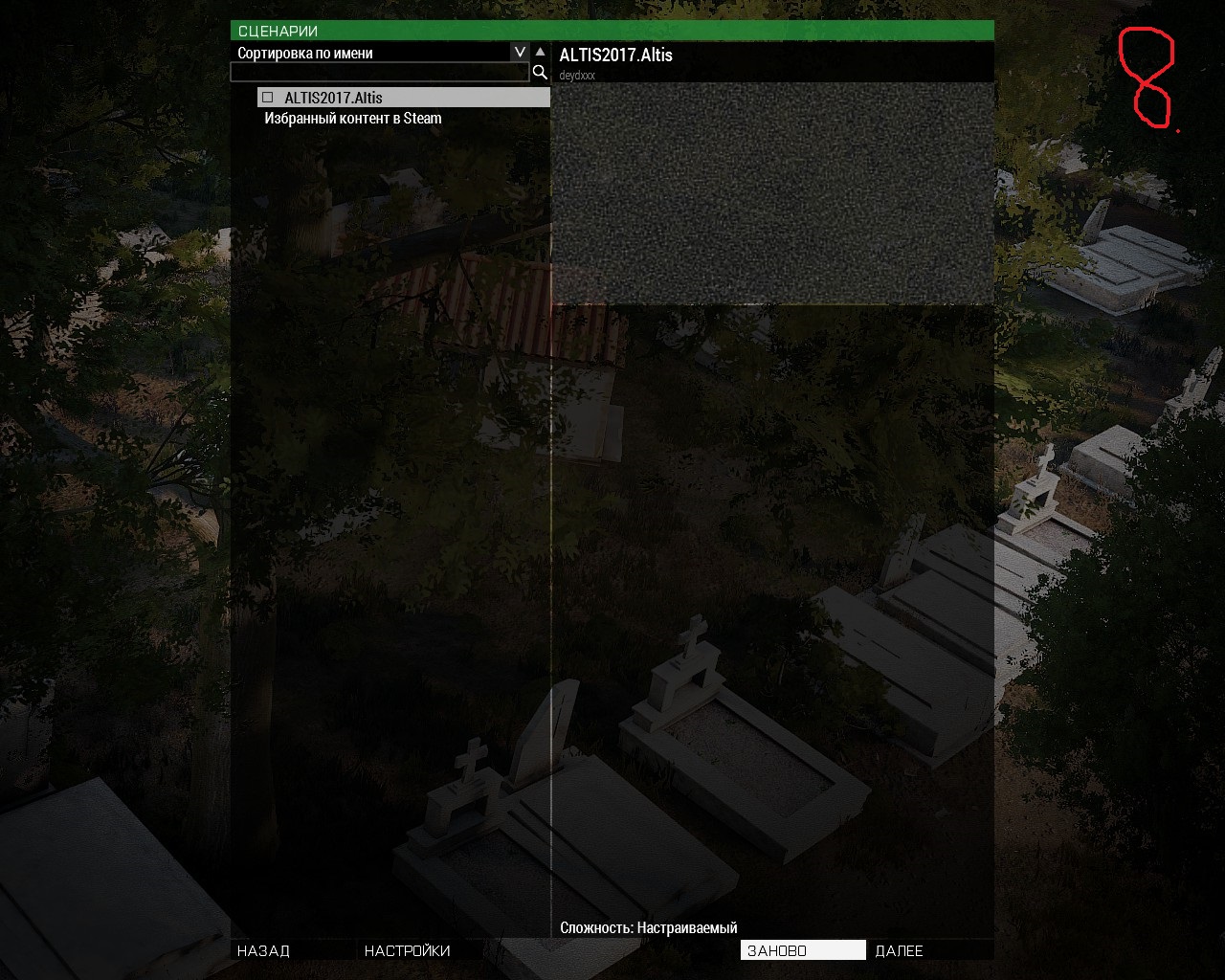Toggle sort order with the arrow button
The width and height of the screenshot is (1225, 980).
[541, 53]
